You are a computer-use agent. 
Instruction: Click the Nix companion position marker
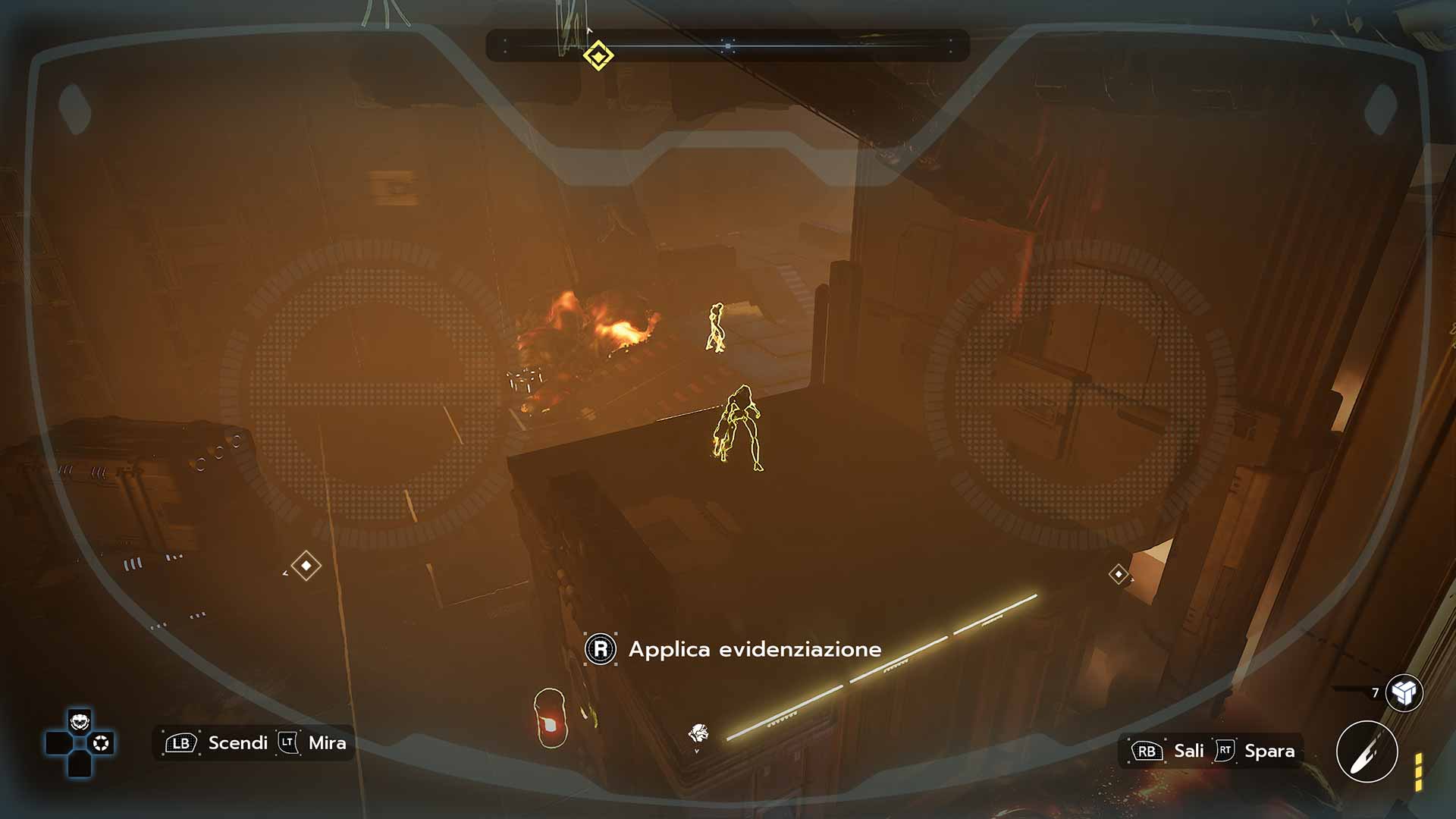point(698,733)
